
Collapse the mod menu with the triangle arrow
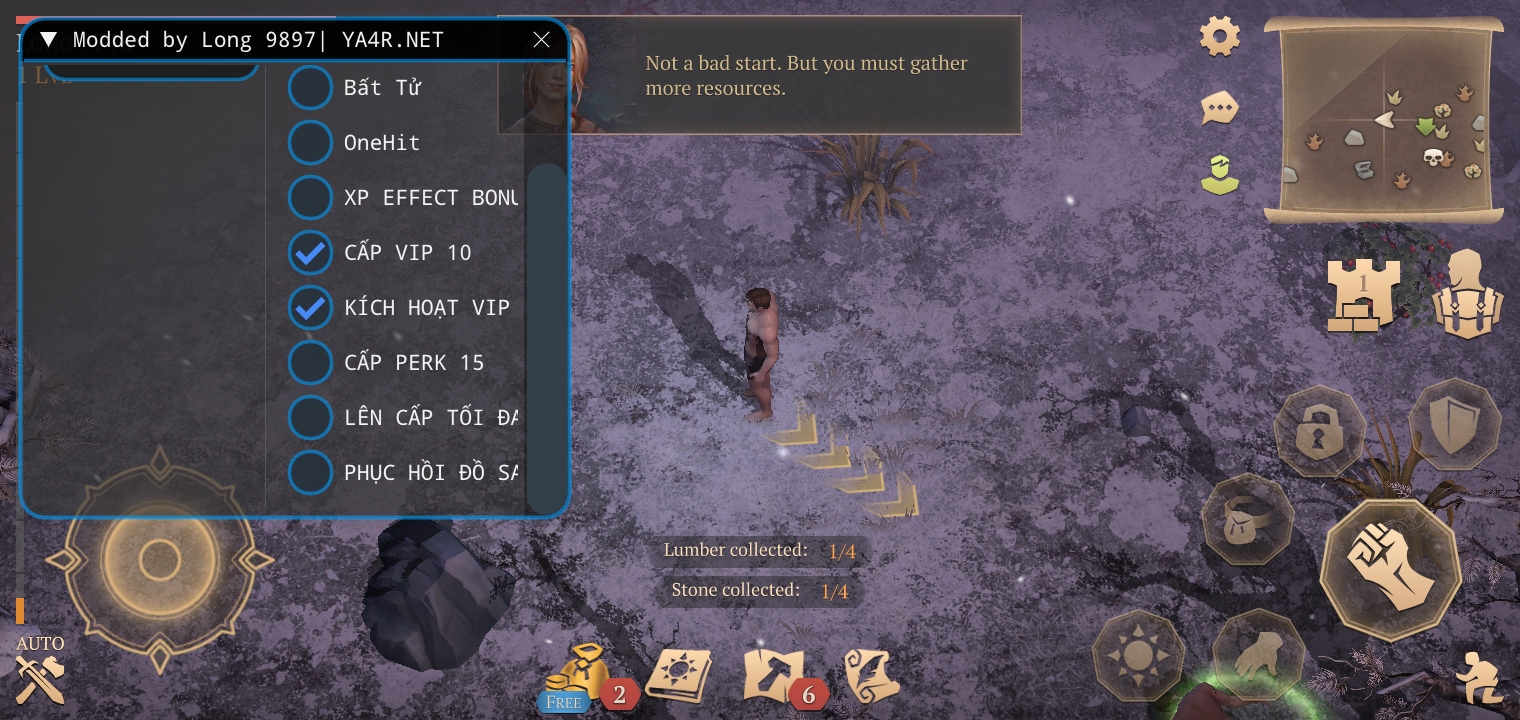click(x=48, y=40)
